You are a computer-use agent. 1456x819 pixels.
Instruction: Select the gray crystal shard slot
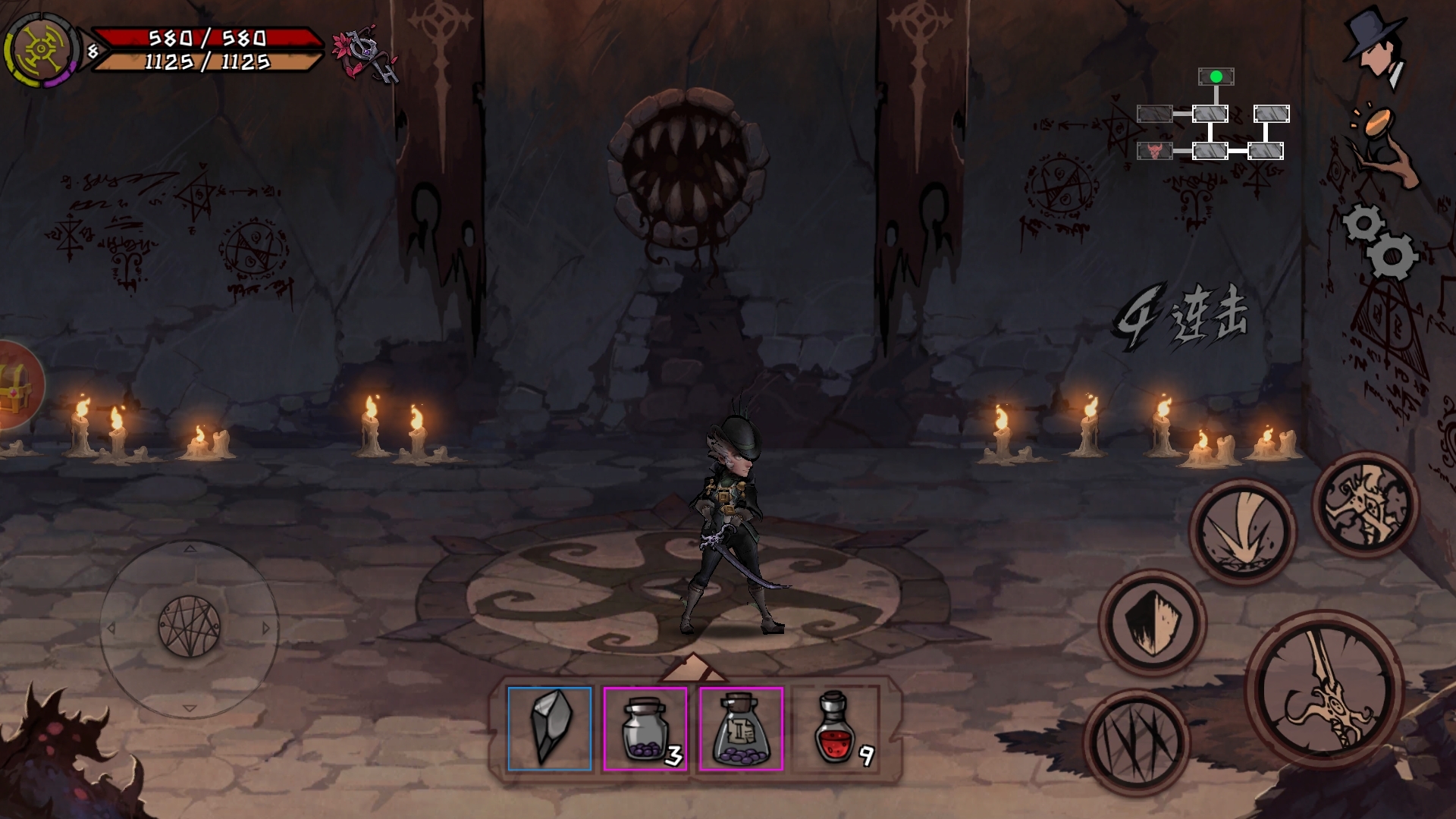549,728
